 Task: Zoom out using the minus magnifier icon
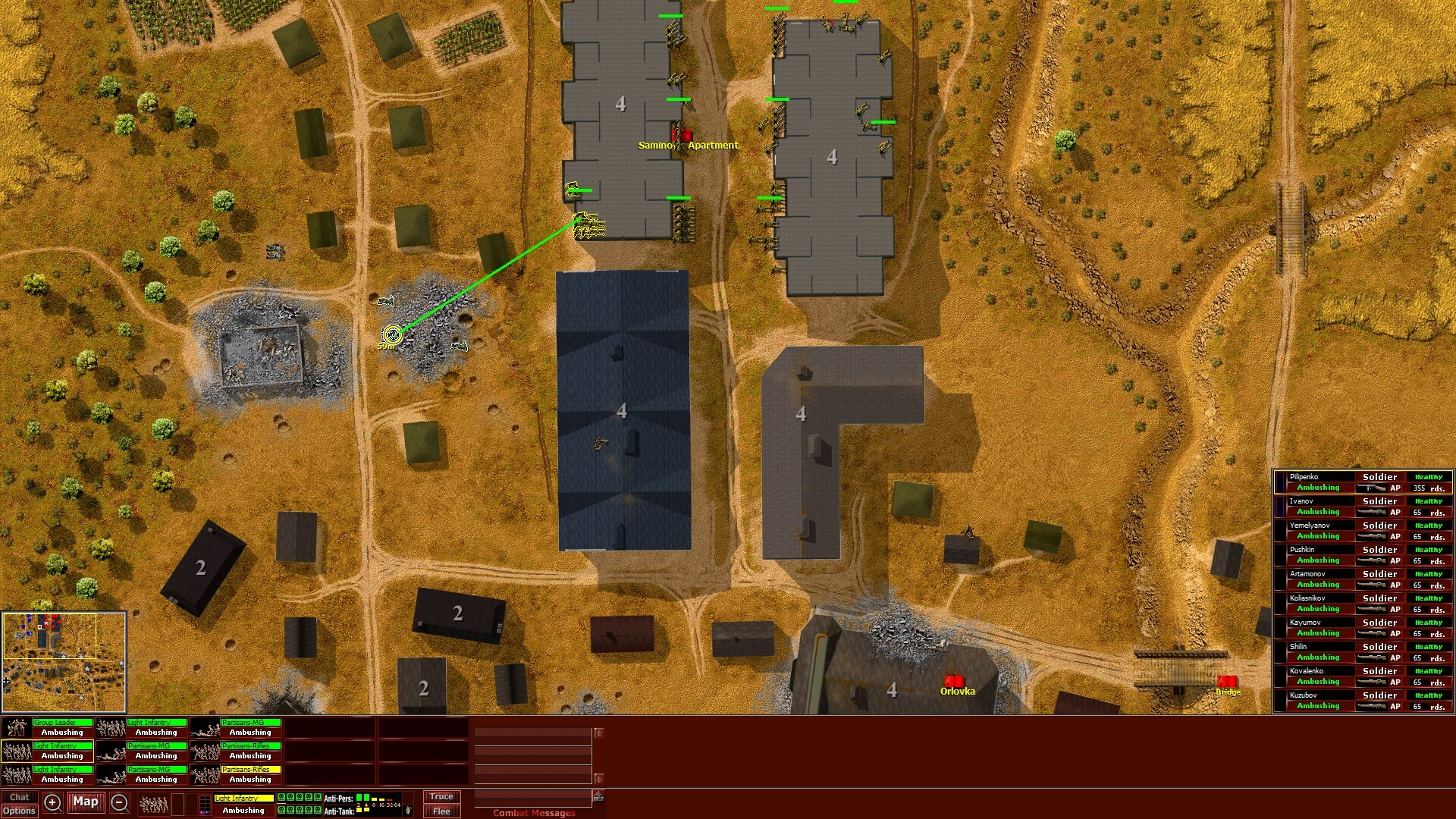click(119, 802)
